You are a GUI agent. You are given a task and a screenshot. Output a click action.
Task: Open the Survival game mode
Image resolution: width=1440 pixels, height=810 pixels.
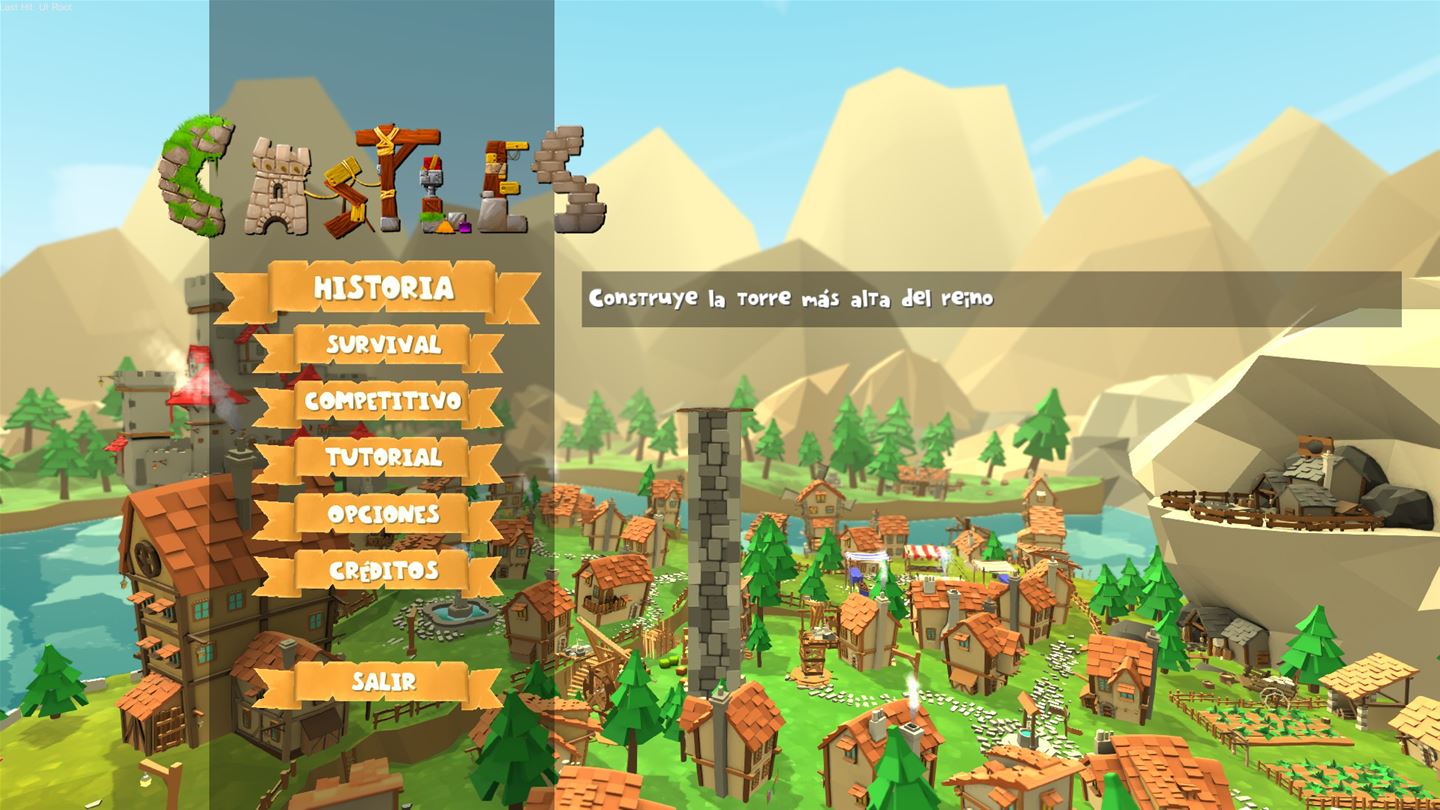381,345
